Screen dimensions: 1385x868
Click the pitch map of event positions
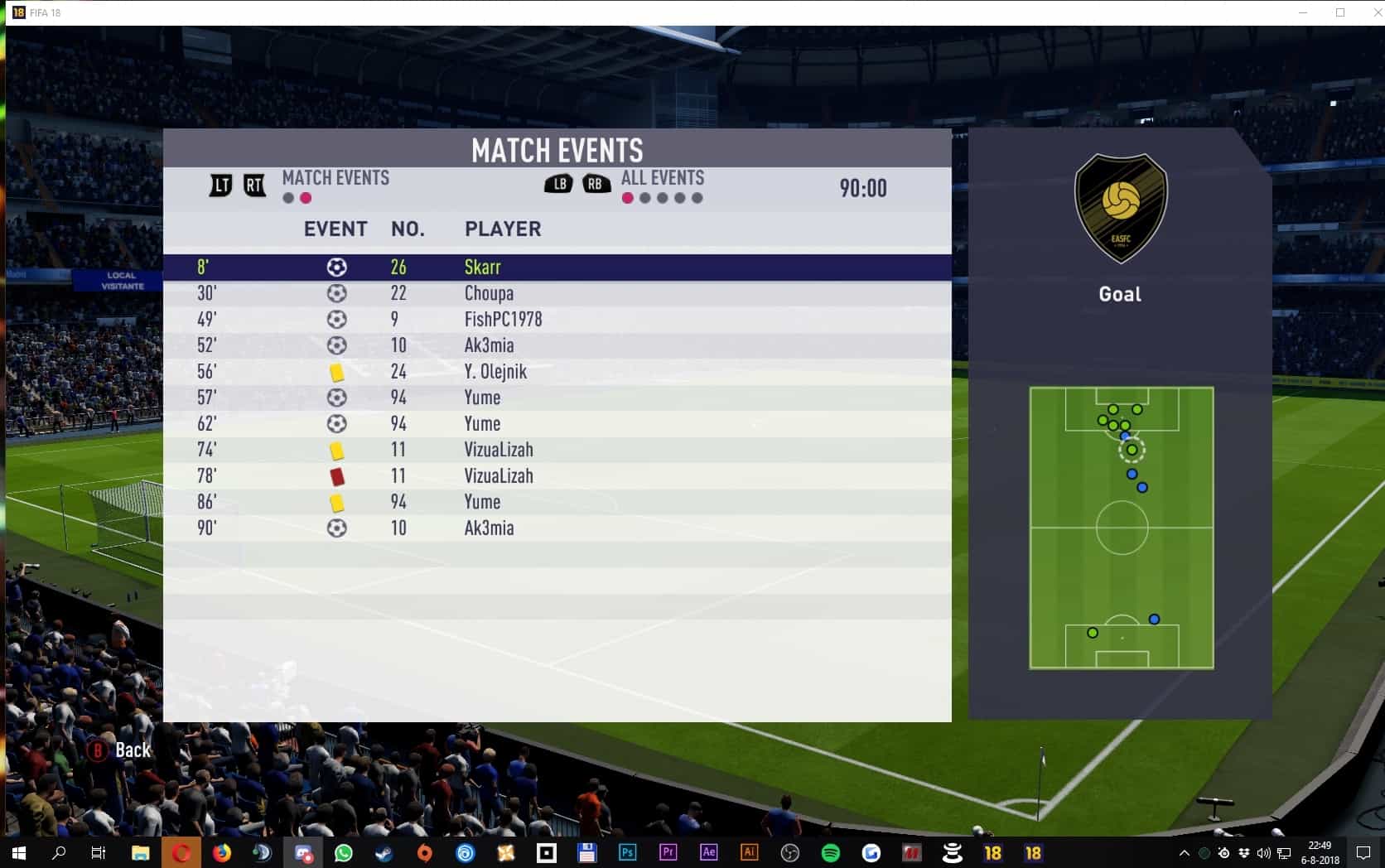[x=1121, y=528]
